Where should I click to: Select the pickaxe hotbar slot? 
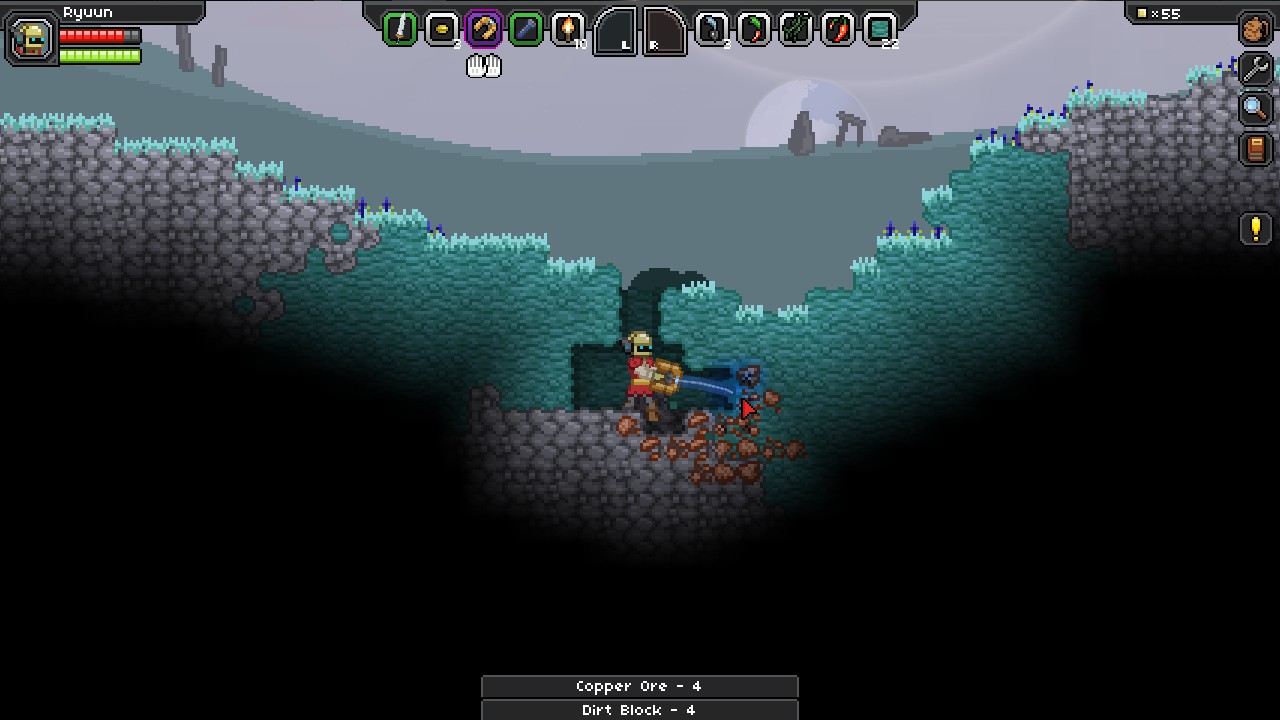(x=711, y=29)
